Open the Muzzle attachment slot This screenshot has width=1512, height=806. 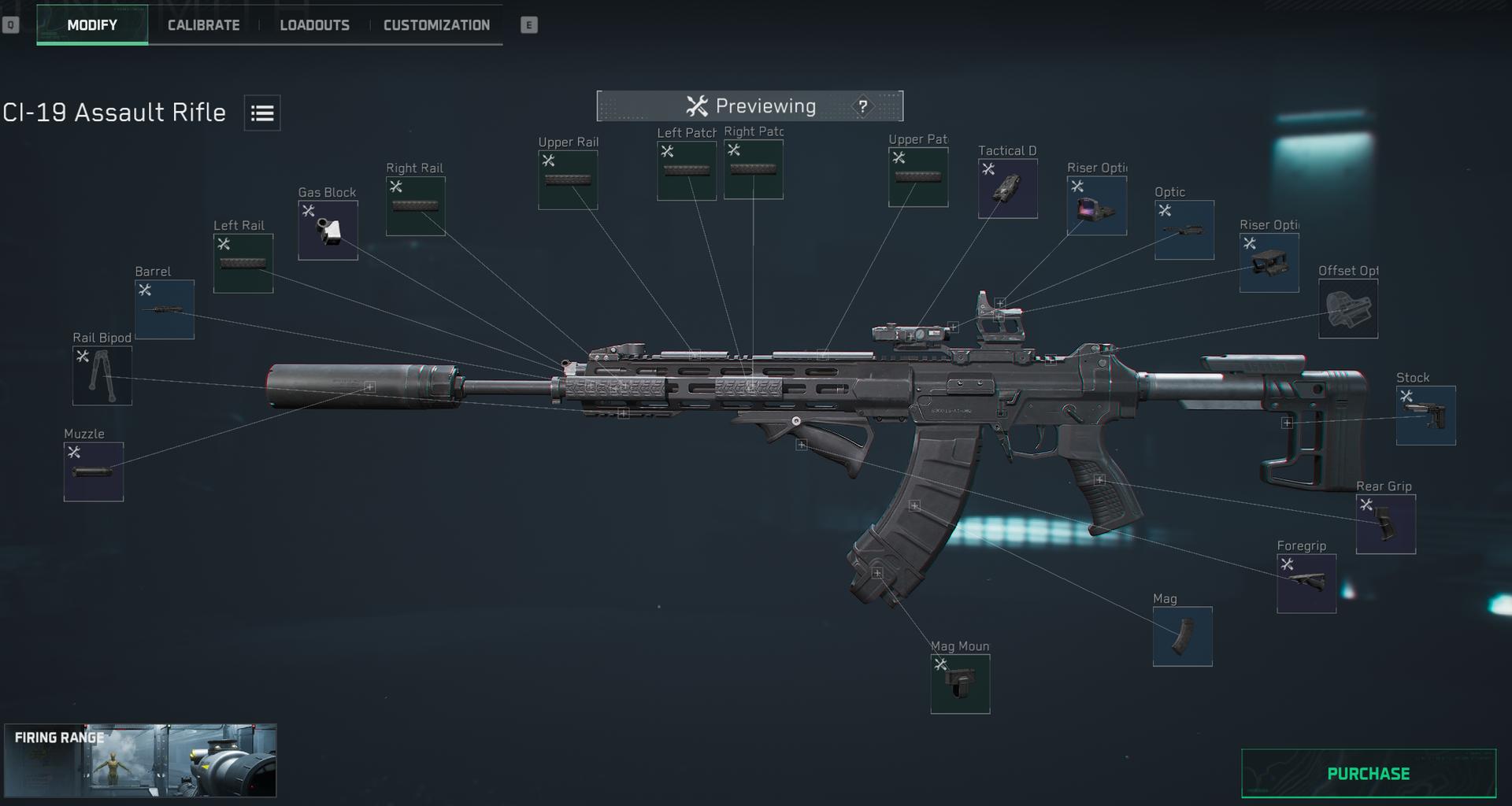coord(92,471)
